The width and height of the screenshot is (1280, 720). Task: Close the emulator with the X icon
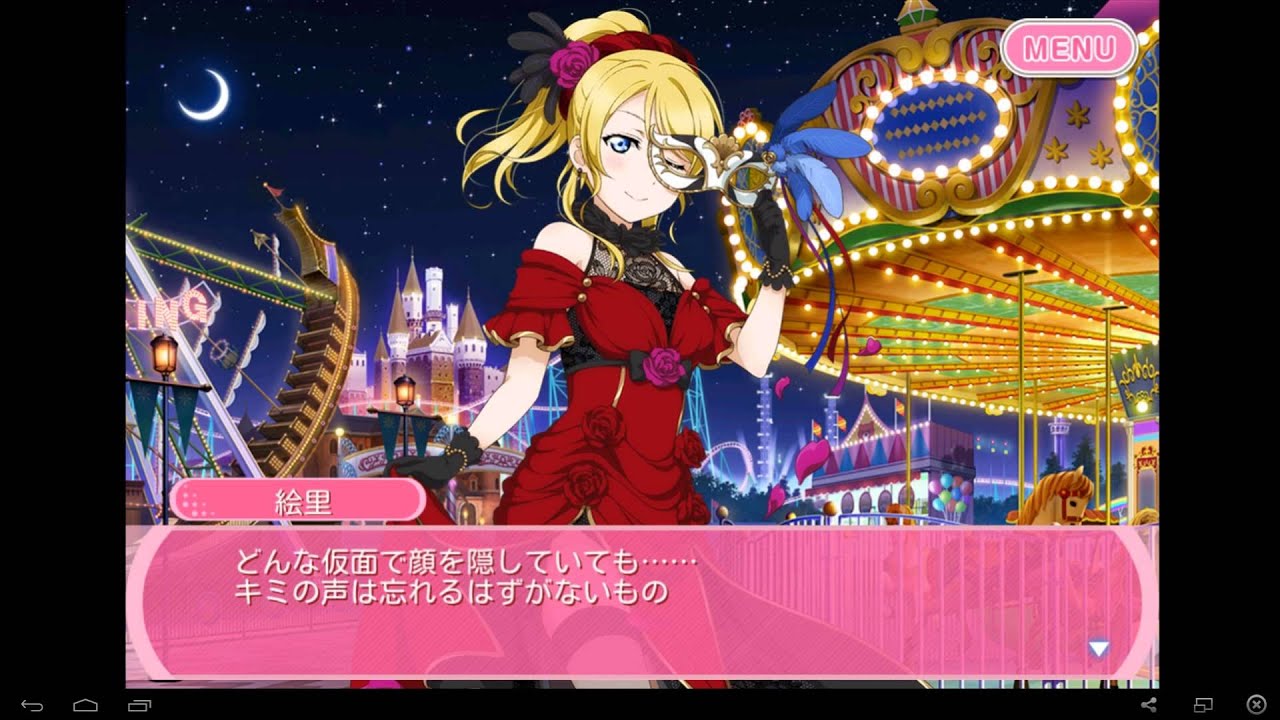tap(1256, 705)
